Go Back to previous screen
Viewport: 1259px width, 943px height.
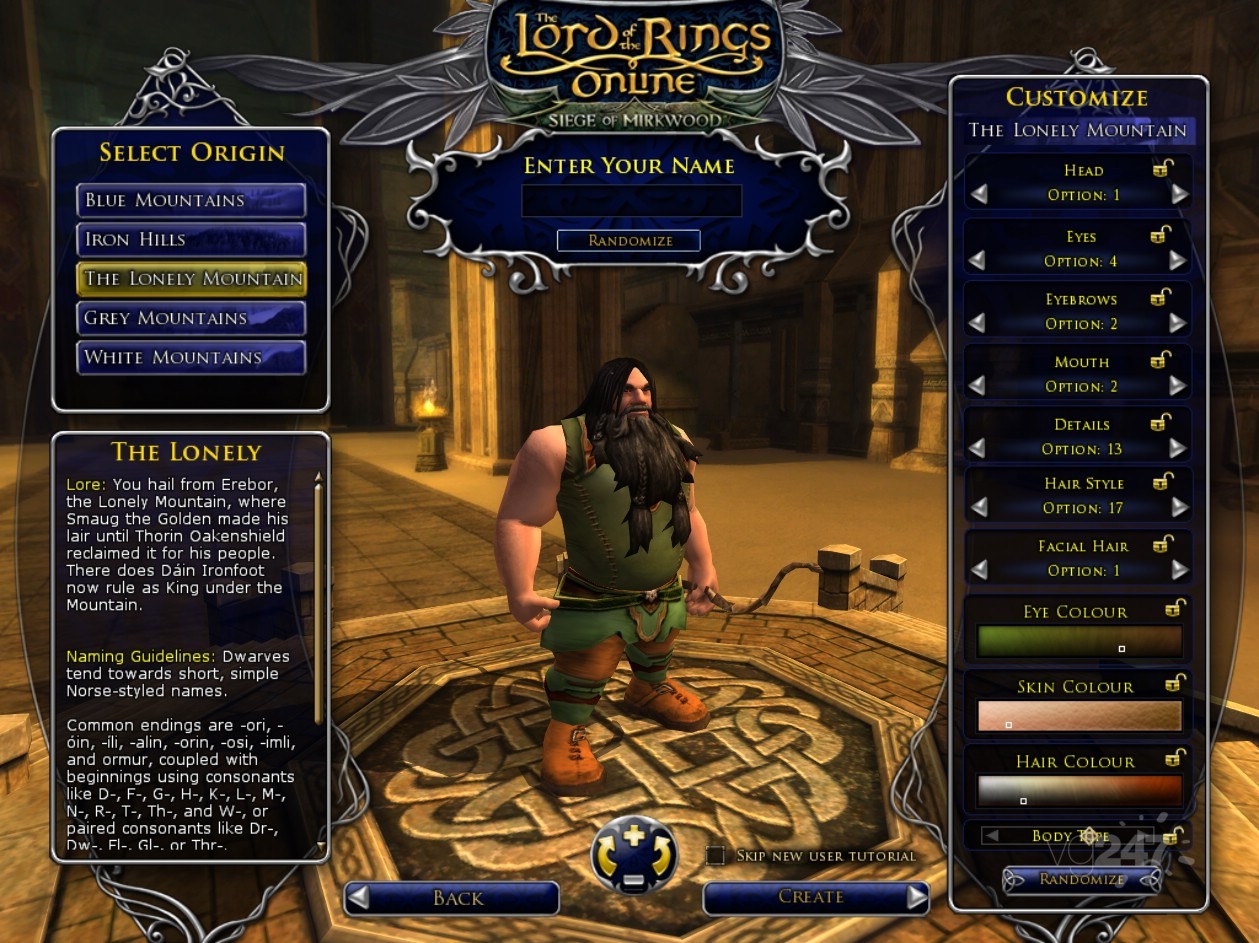click(452, 898)
